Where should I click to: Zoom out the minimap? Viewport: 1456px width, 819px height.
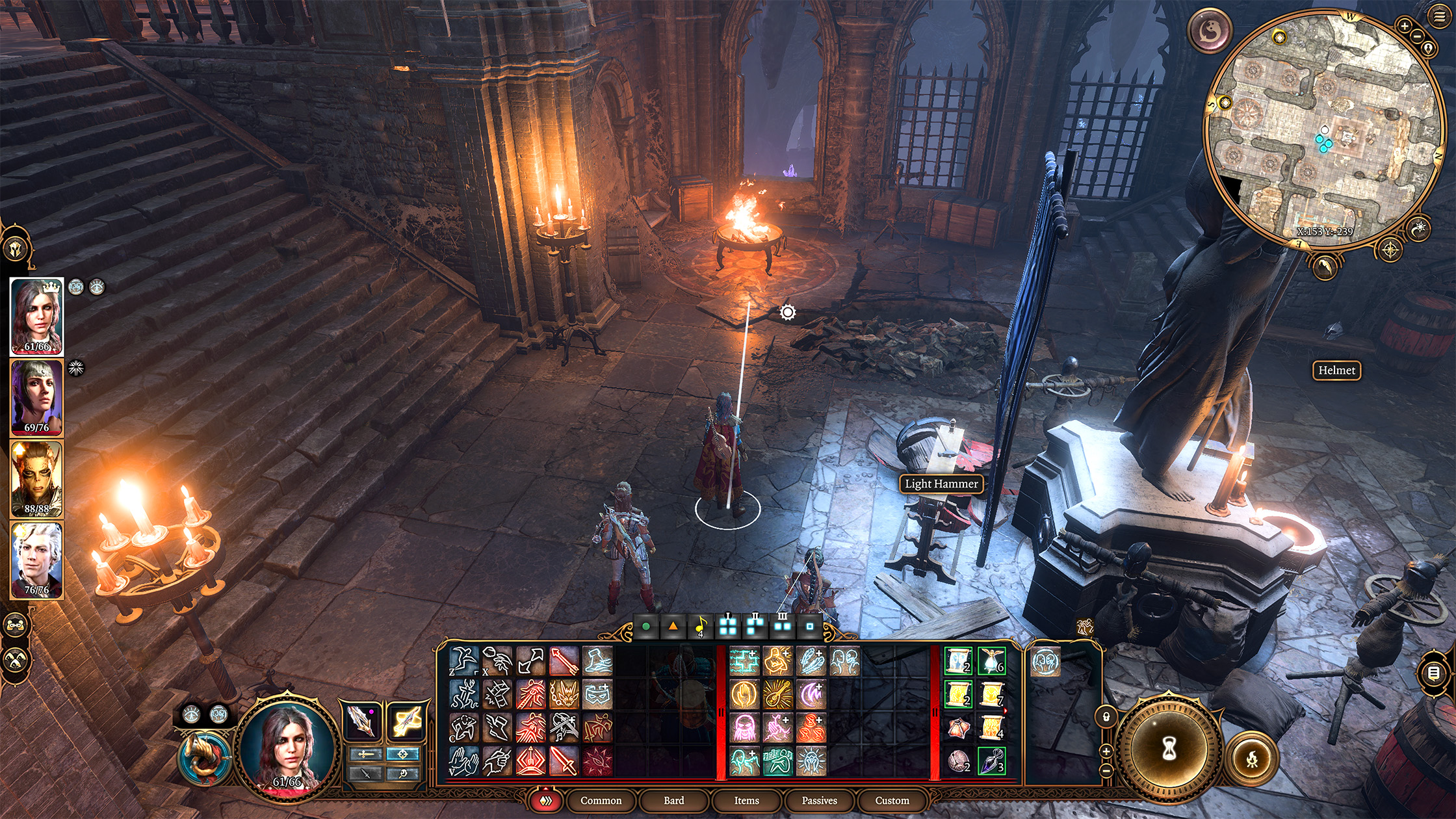(1418, 36)
